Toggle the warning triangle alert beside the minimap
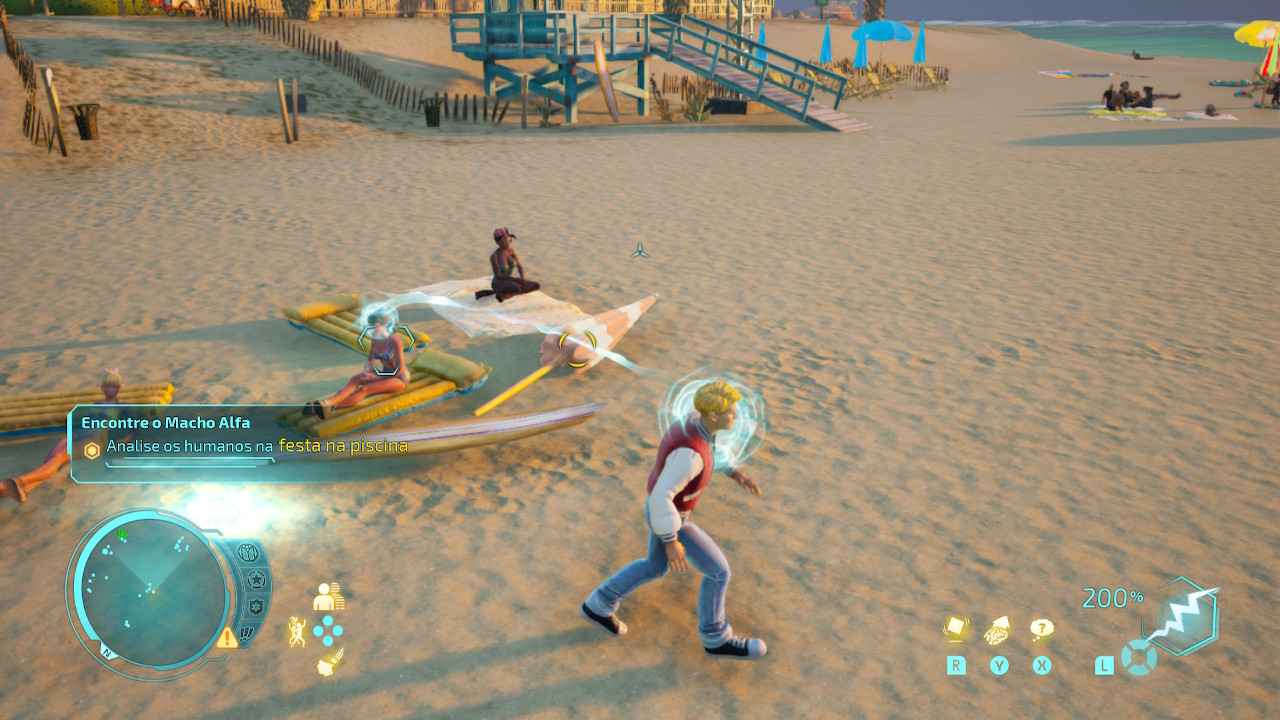The image size is (1280, 720). coord(227,638)
